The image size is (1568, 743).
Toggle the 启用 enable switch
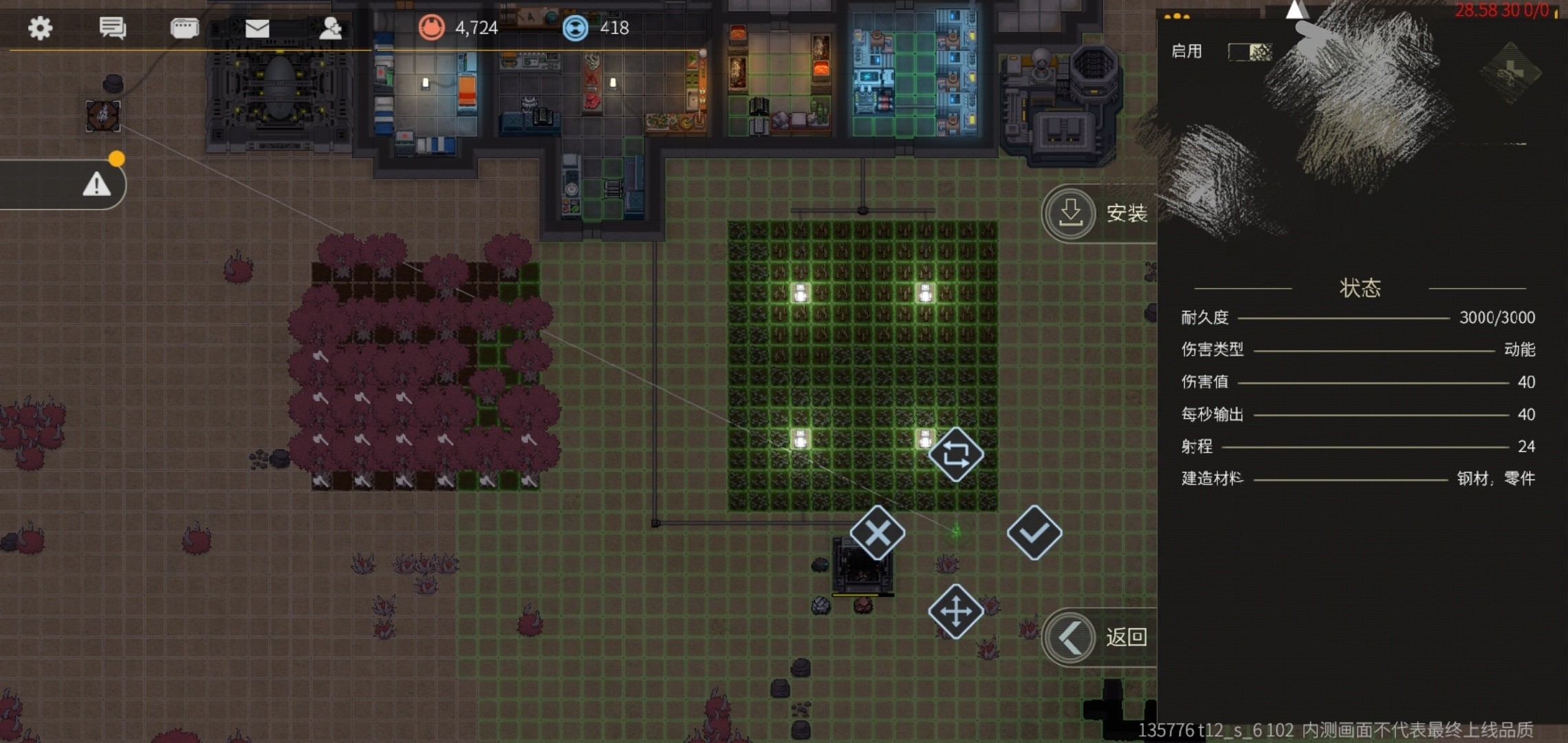click(1250, 52)
